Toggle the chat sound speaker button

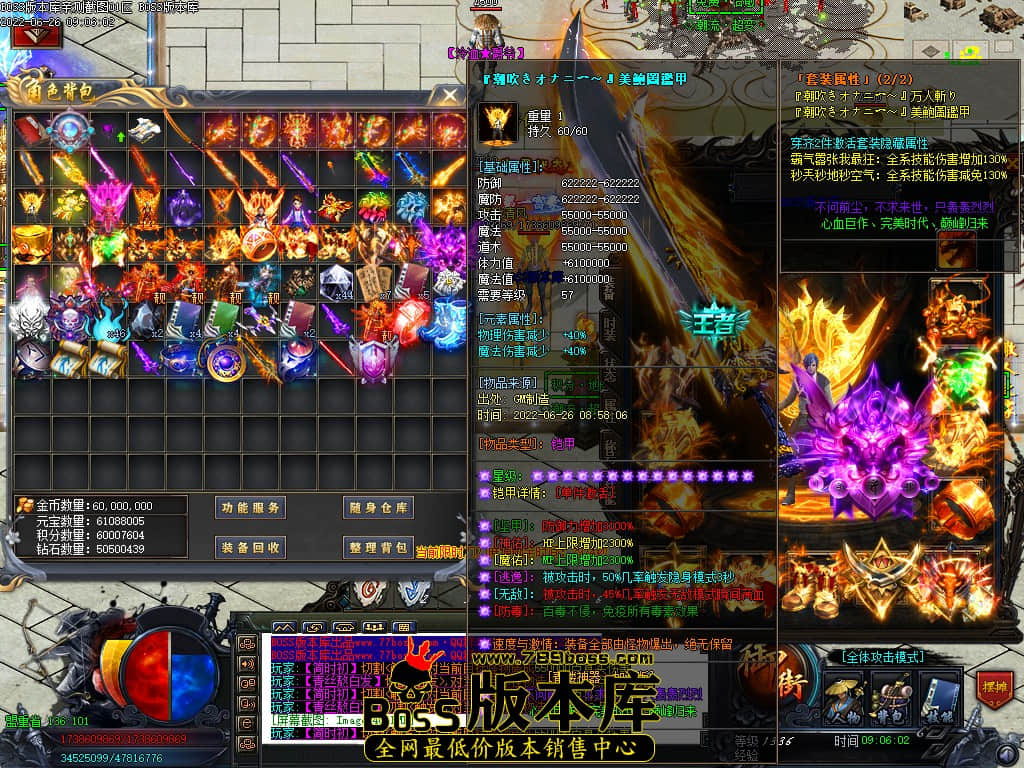(246, 663)
